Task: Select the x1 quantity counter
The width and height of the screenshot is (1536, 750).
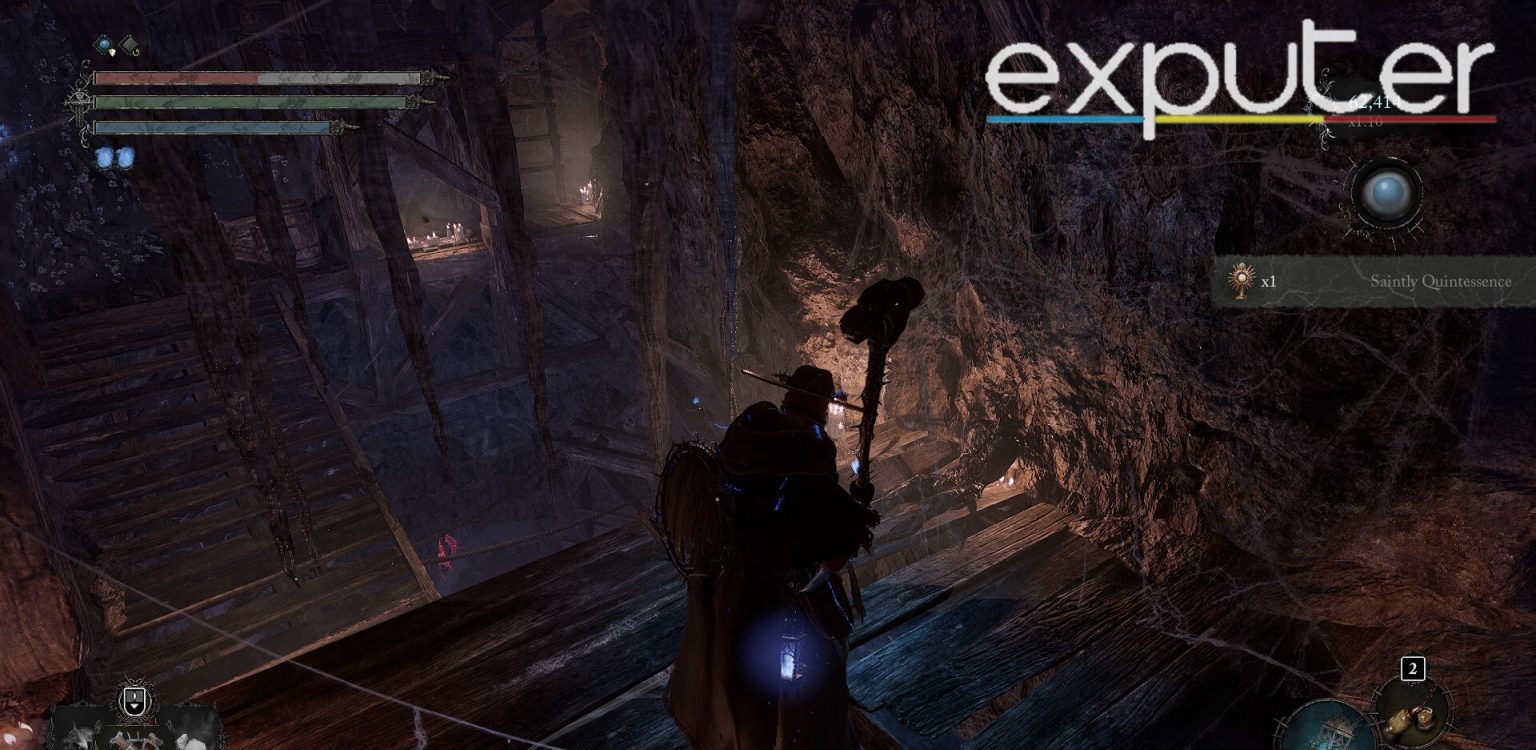Action: point(1269,282)
